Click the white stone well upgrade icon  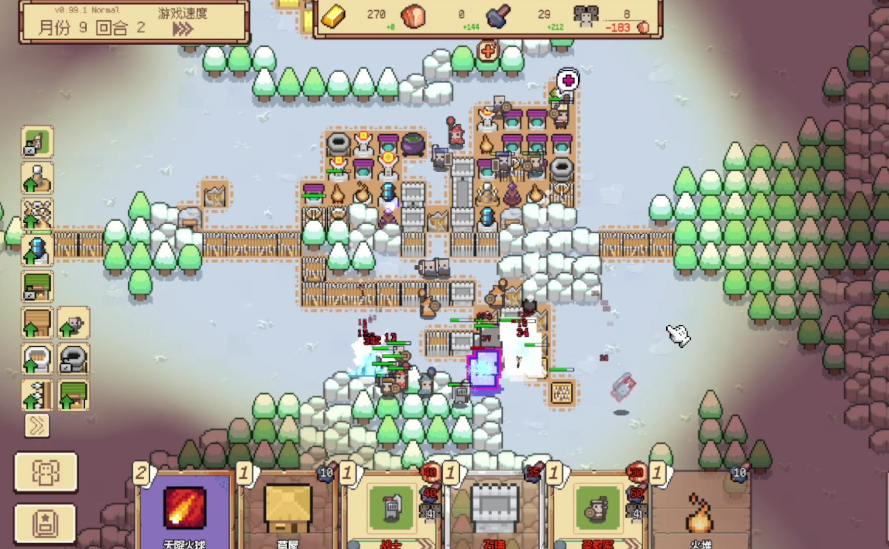click(x=37, y=359)
